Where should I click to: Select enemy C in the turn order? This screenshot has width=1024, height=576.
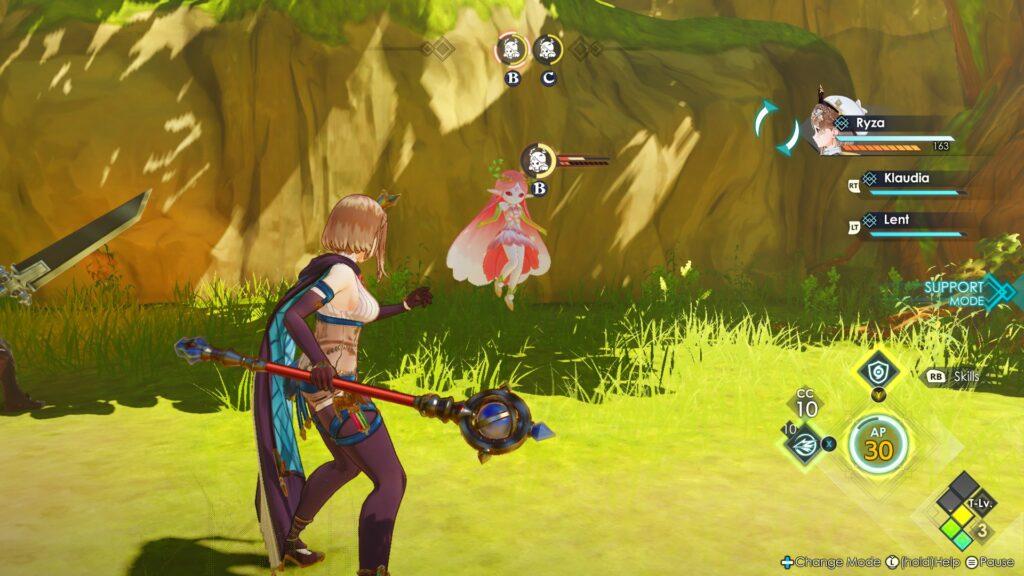[546, 49]
